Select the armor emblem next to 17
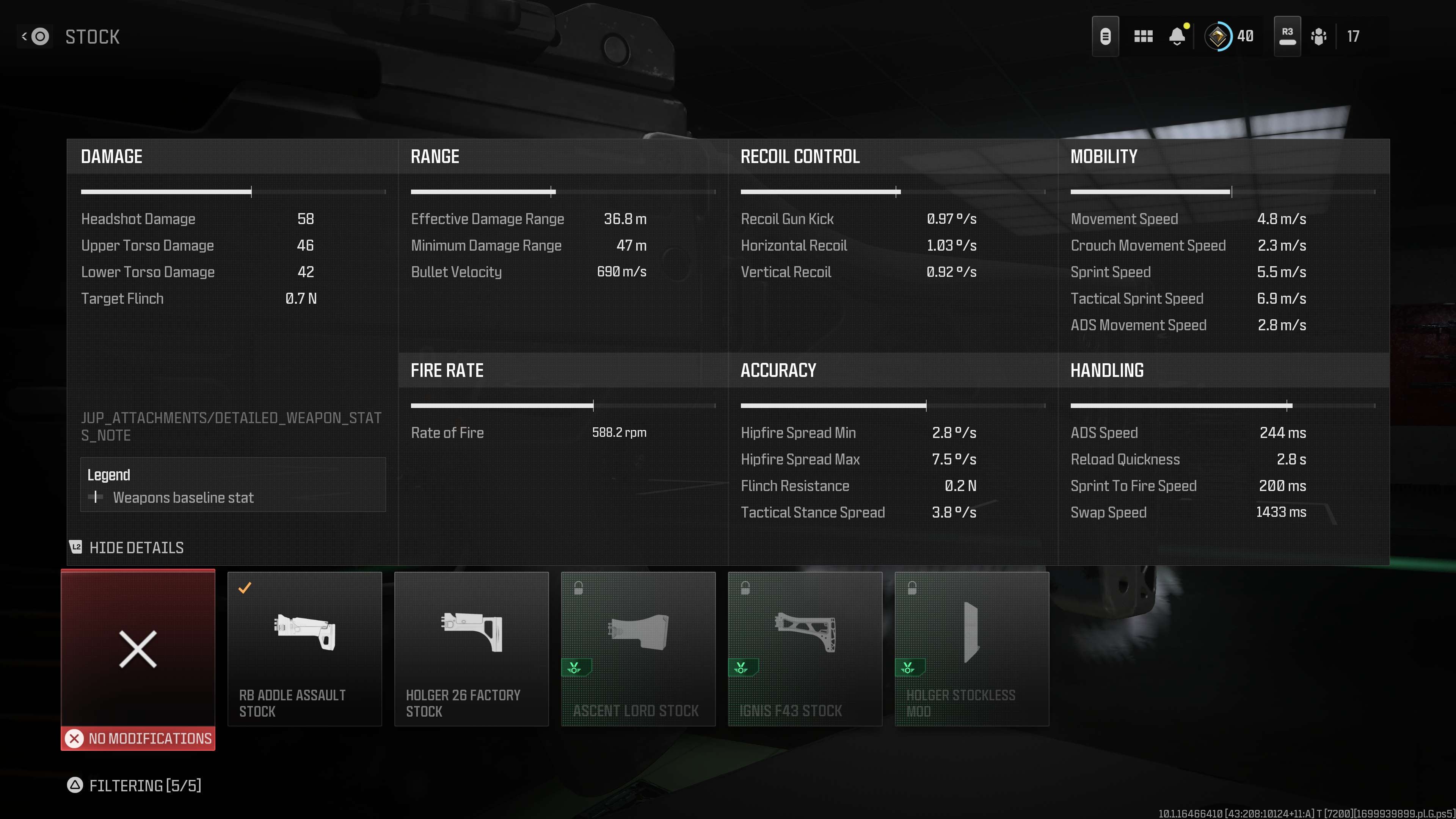Viewport: 1456px width, 819px height. click(x=1320, y=36)
